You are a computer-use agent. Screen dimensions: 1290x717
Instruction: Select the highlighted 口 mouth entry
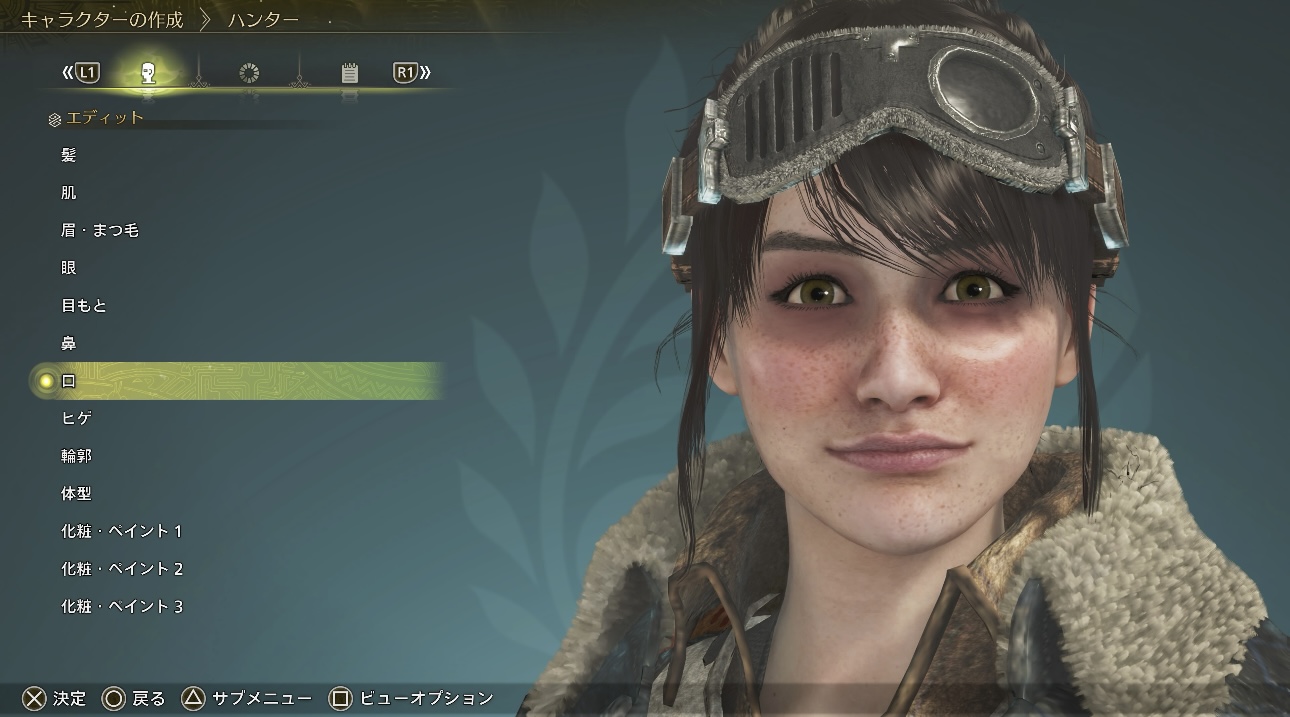pos(69,381)
